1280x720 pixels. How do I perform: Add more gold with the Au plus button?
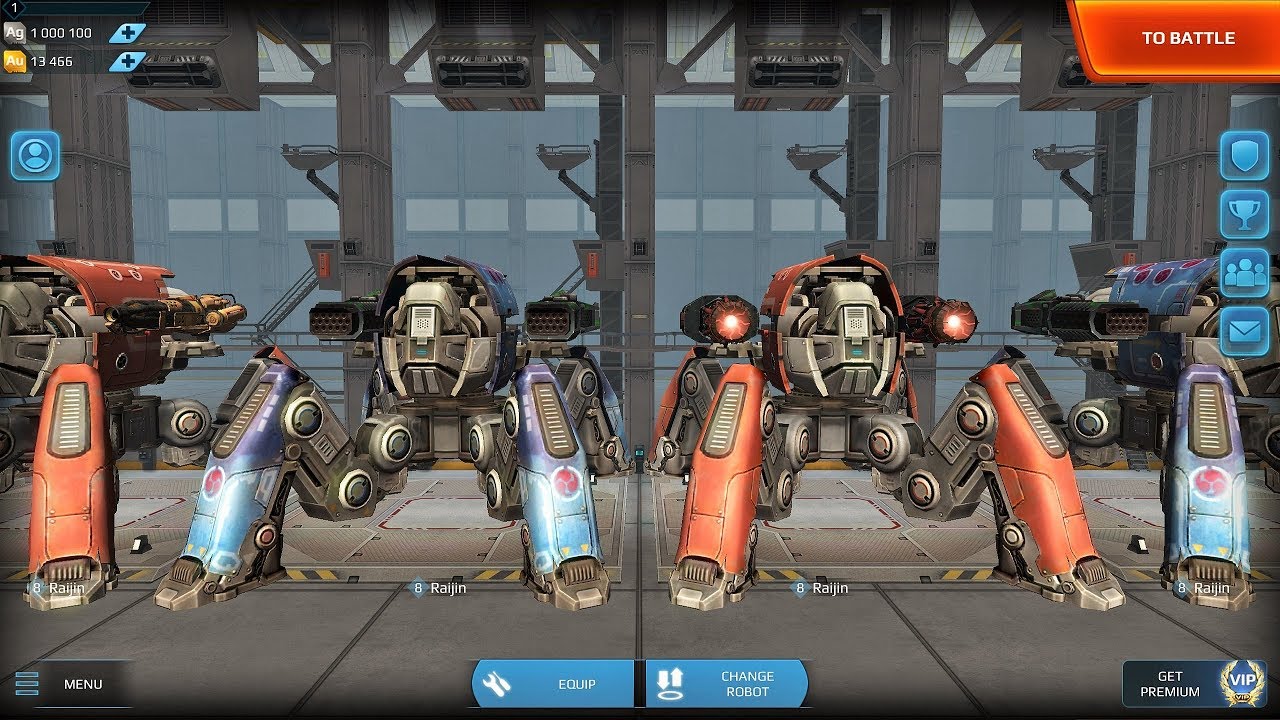(x=128, y=62)
